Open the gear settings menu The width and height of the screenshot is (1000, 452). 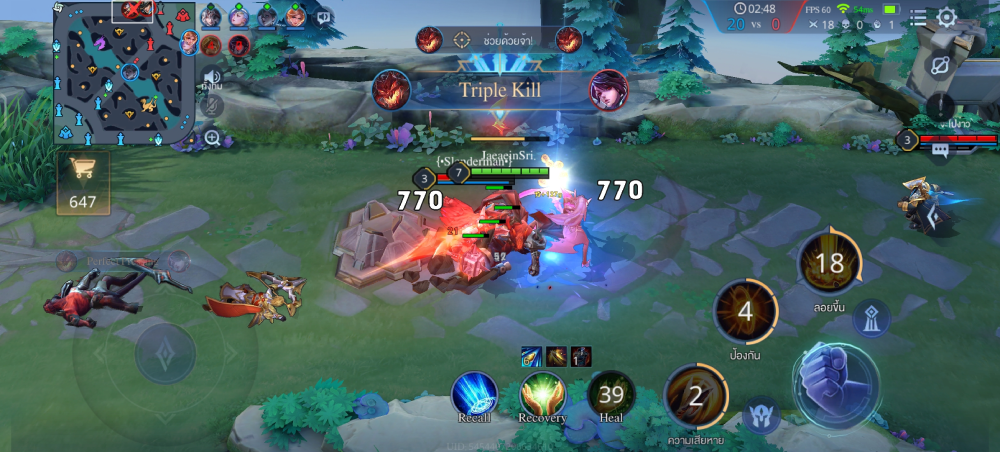[x=946, y=17]
